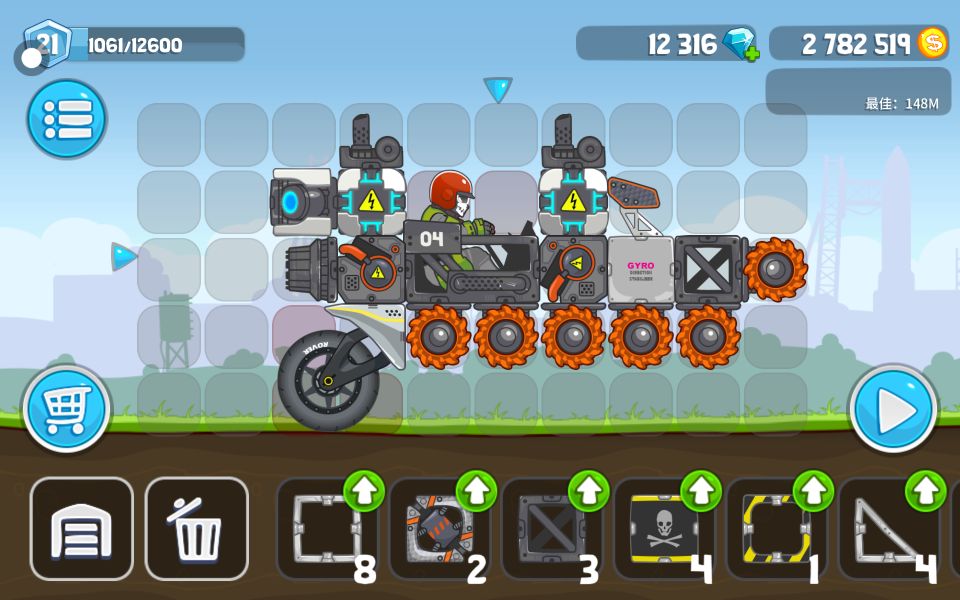Tap the gold coin currency icon
The image size is (960, 600).
(x=932, y=43)
